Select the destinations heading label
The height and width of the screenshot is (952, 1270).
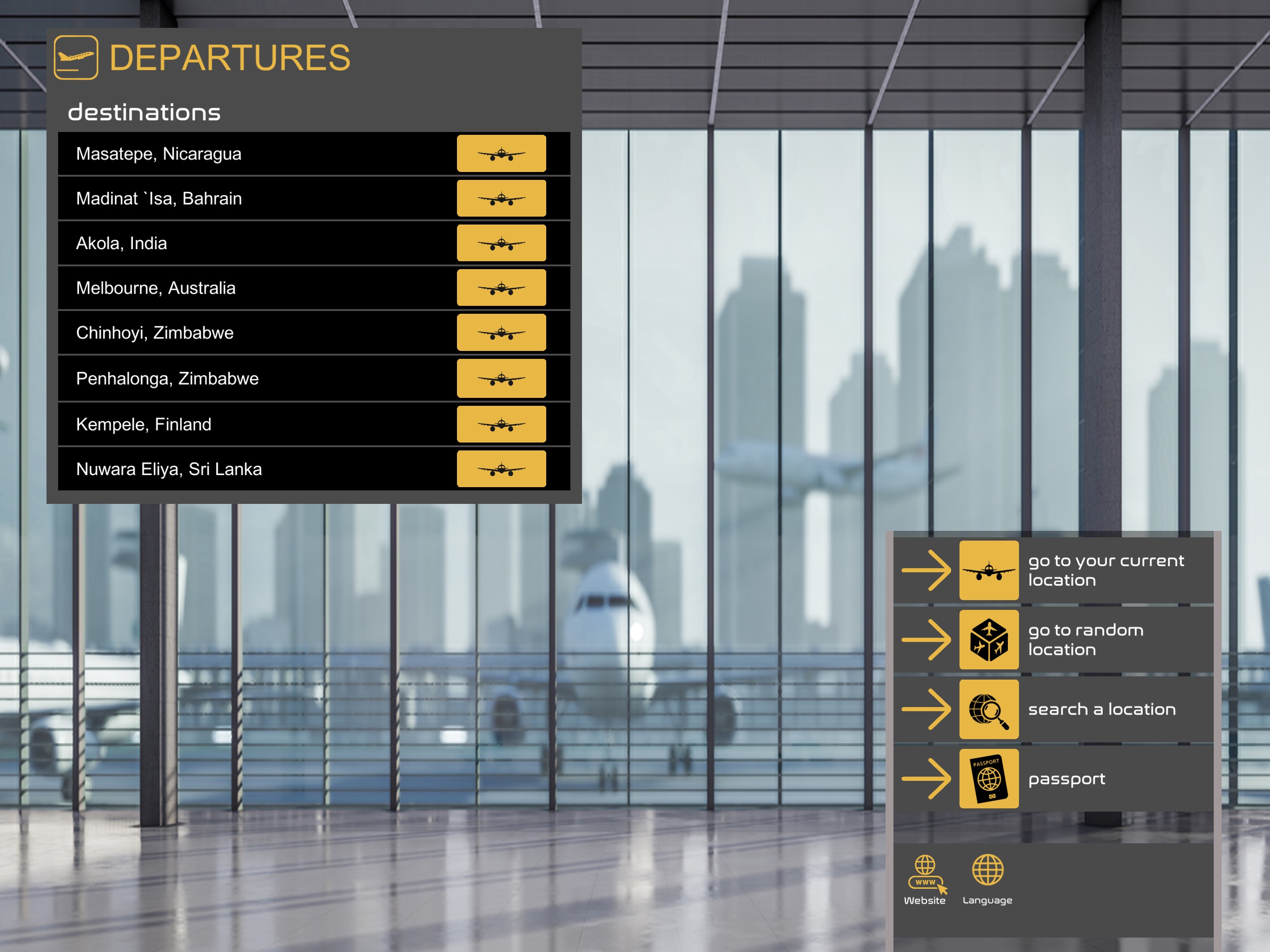145,112
